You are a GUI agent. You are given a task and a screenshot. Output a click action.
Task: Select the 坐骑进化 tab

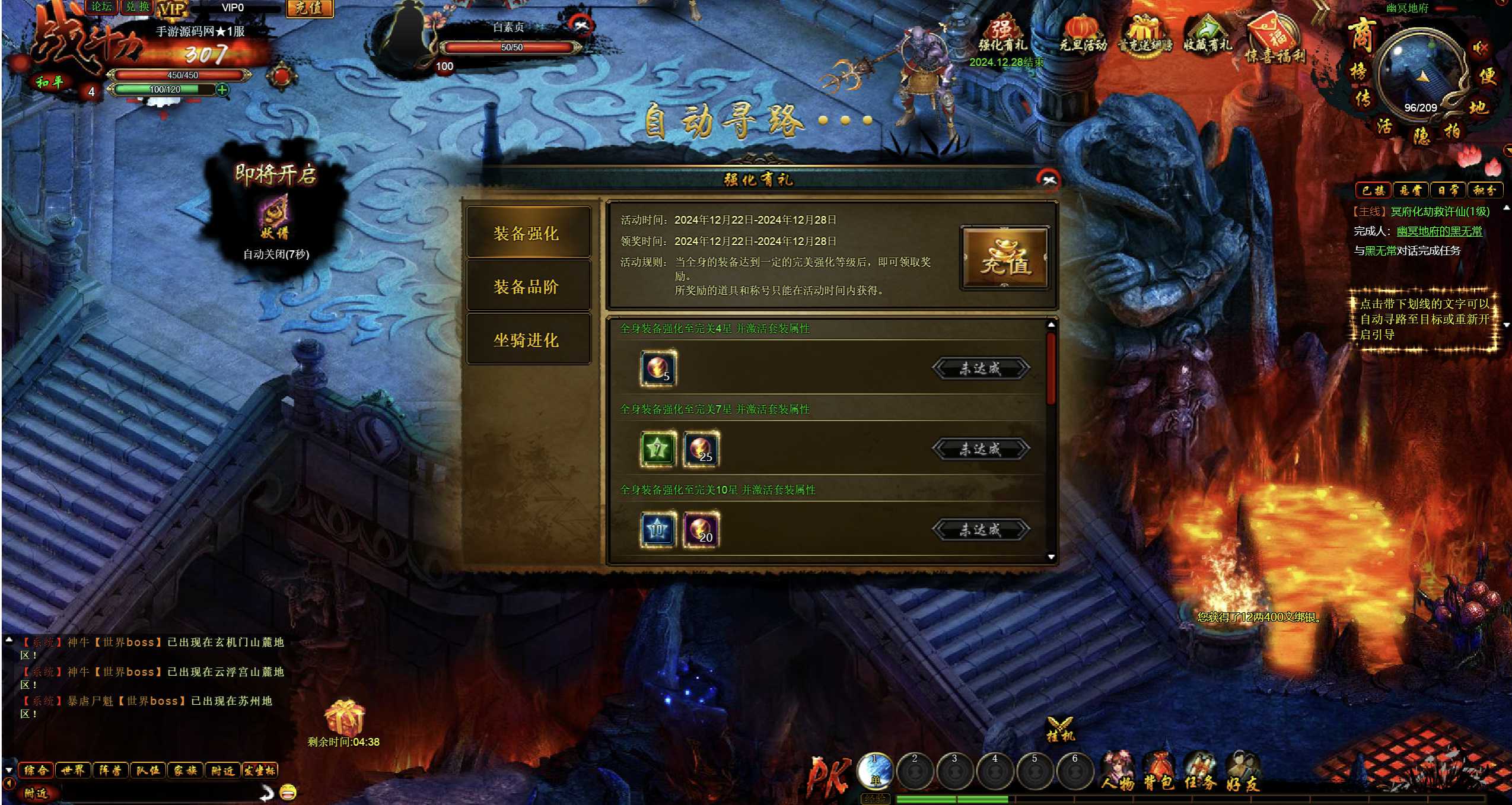[x=527, y=341]
